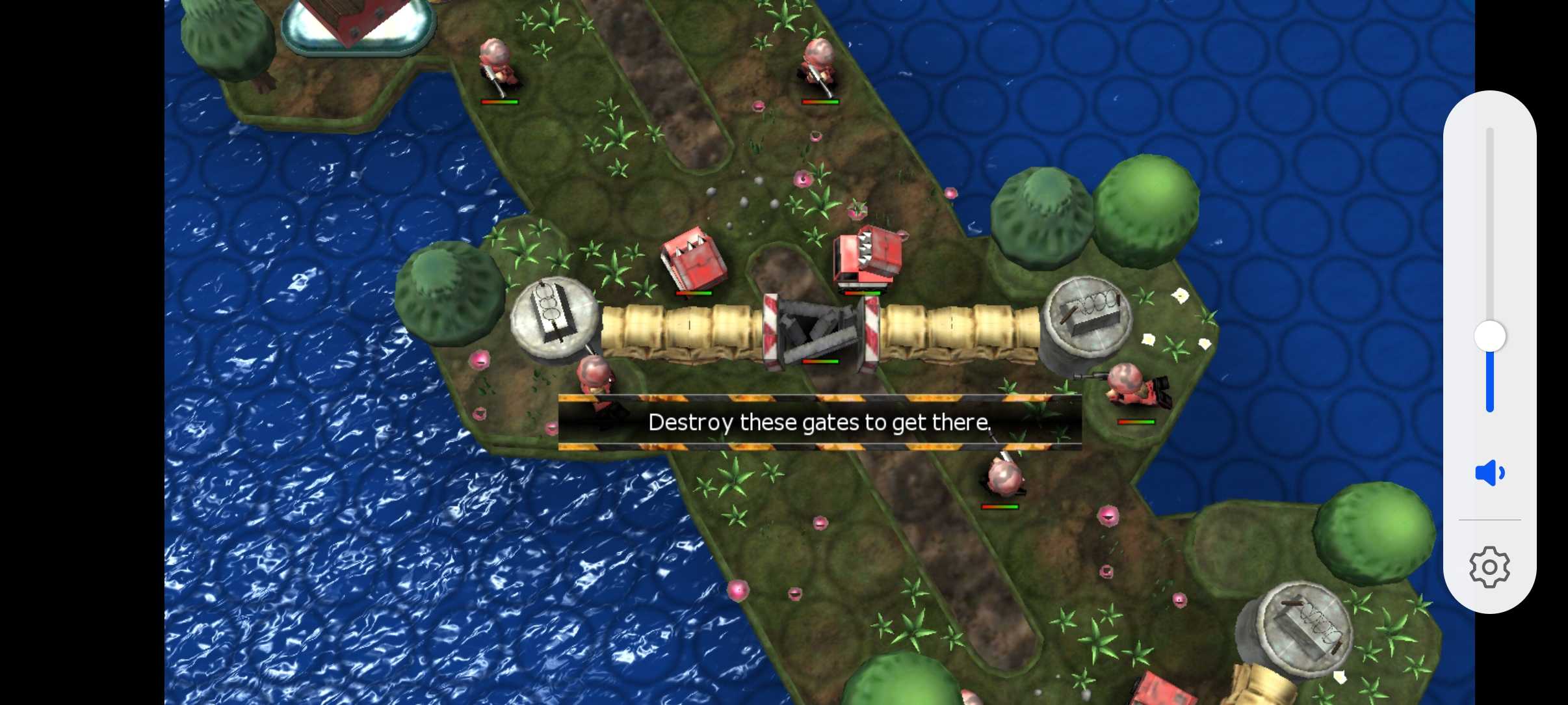This screenshot has width=1568, height=705.
Task: Click the volume slider handle
Action: click(x=1489, y=337)
